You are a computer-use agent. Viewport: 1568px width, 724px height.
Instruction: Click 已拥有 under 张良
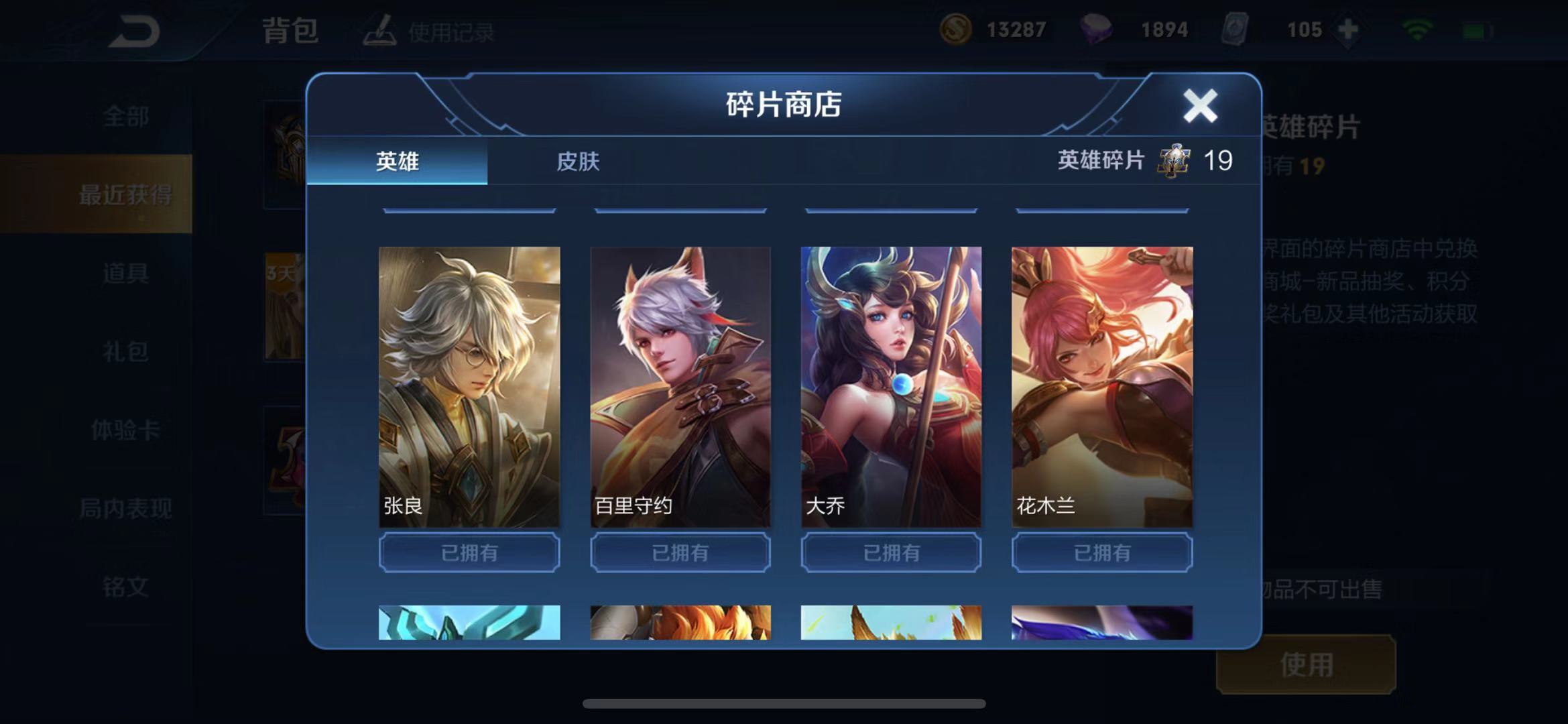(468, 552)
